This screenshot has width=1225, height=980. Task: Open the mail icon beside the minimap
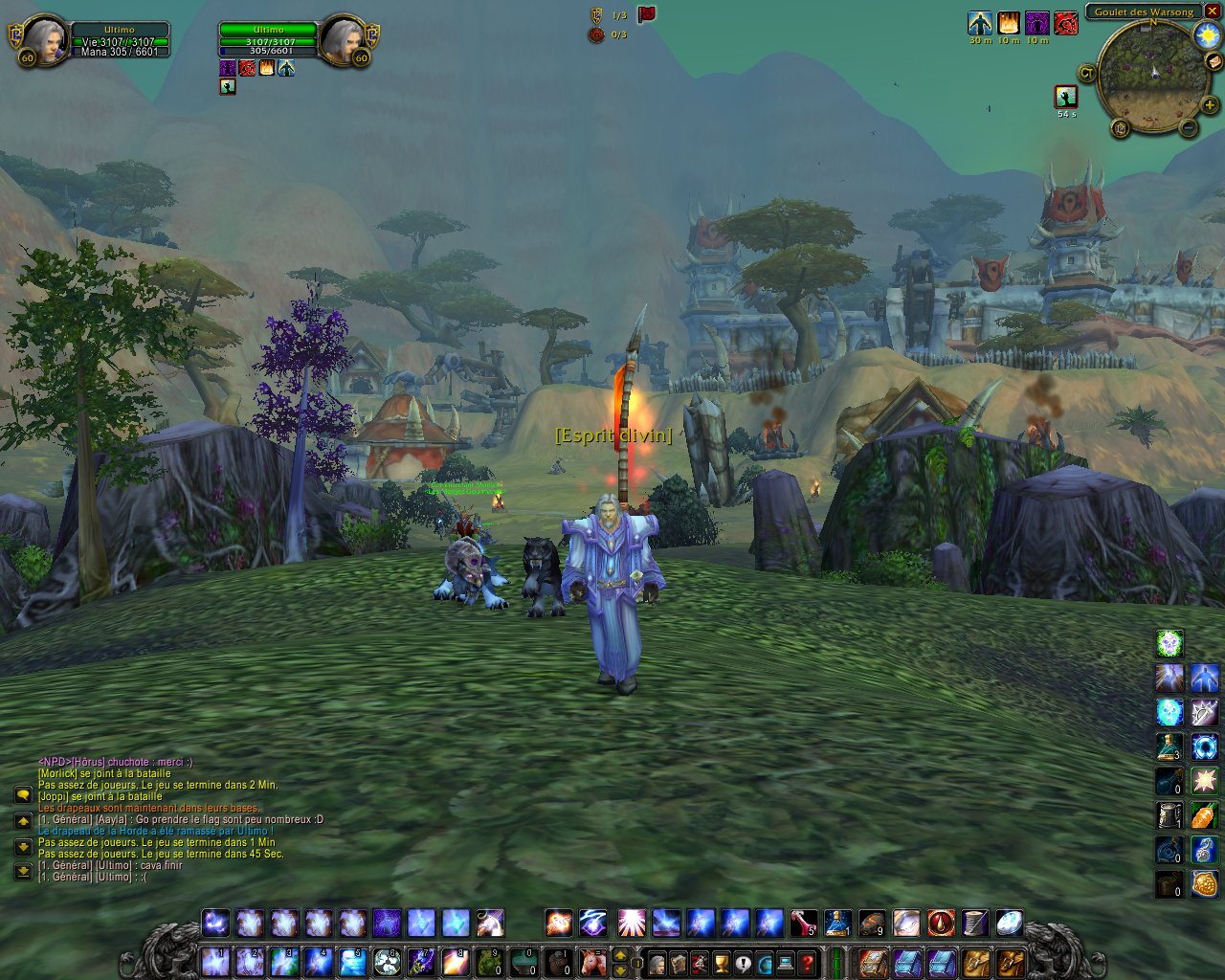click(1214, 62)
